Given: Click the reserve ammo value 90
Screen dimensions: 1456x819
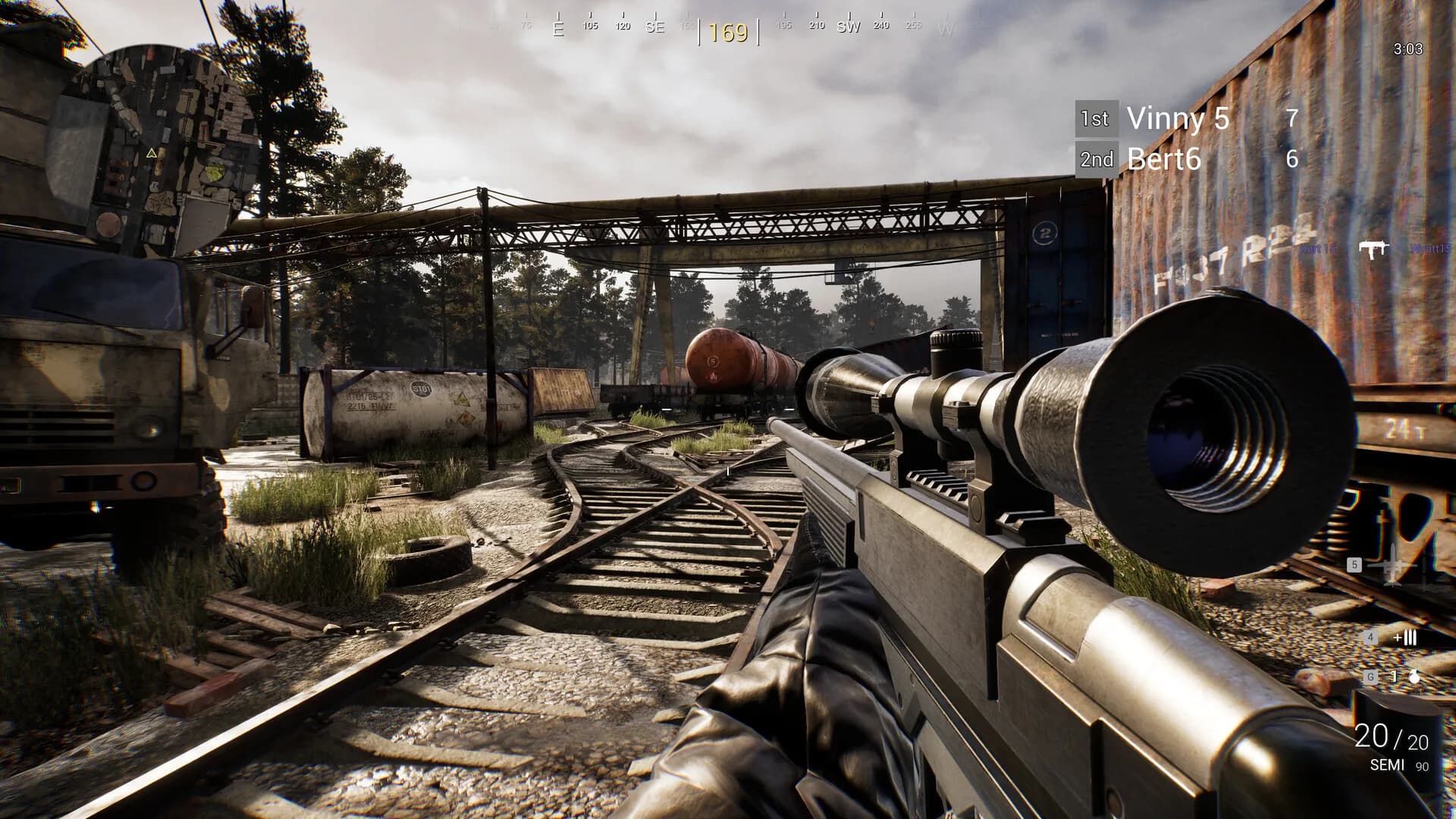Looking at the screenshot, I should click(x=1423, y=767).
